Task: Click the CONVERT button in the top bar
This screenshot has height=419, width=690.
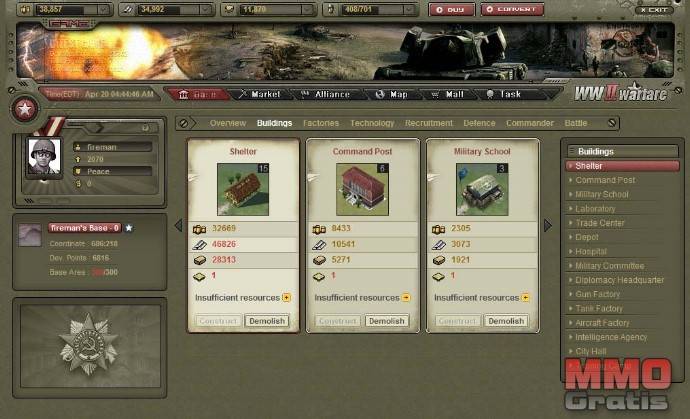Action: click(x=513, y=10)
